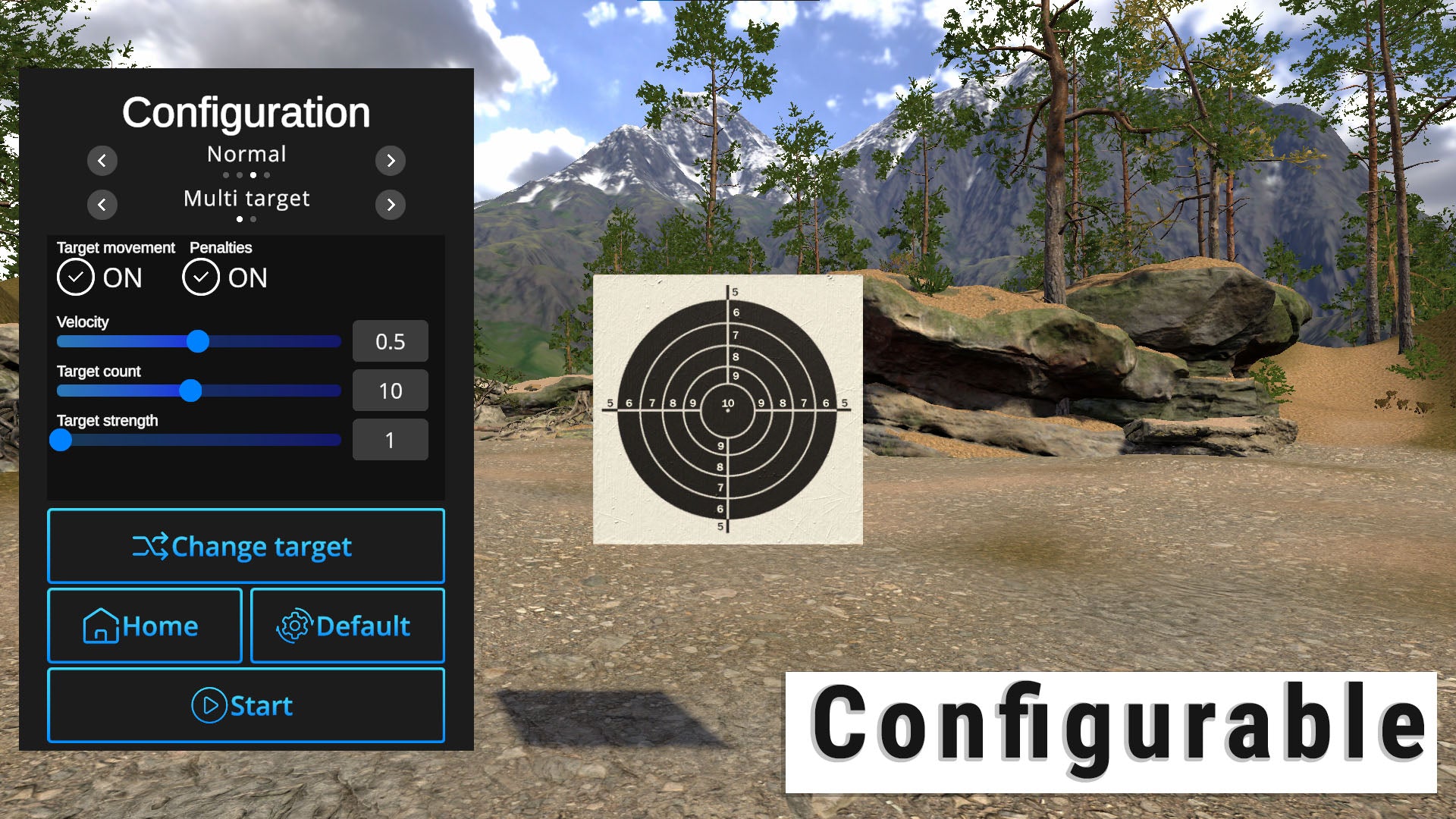
Task: Click the Target strength slider handle
Action: tap(61, 440)
